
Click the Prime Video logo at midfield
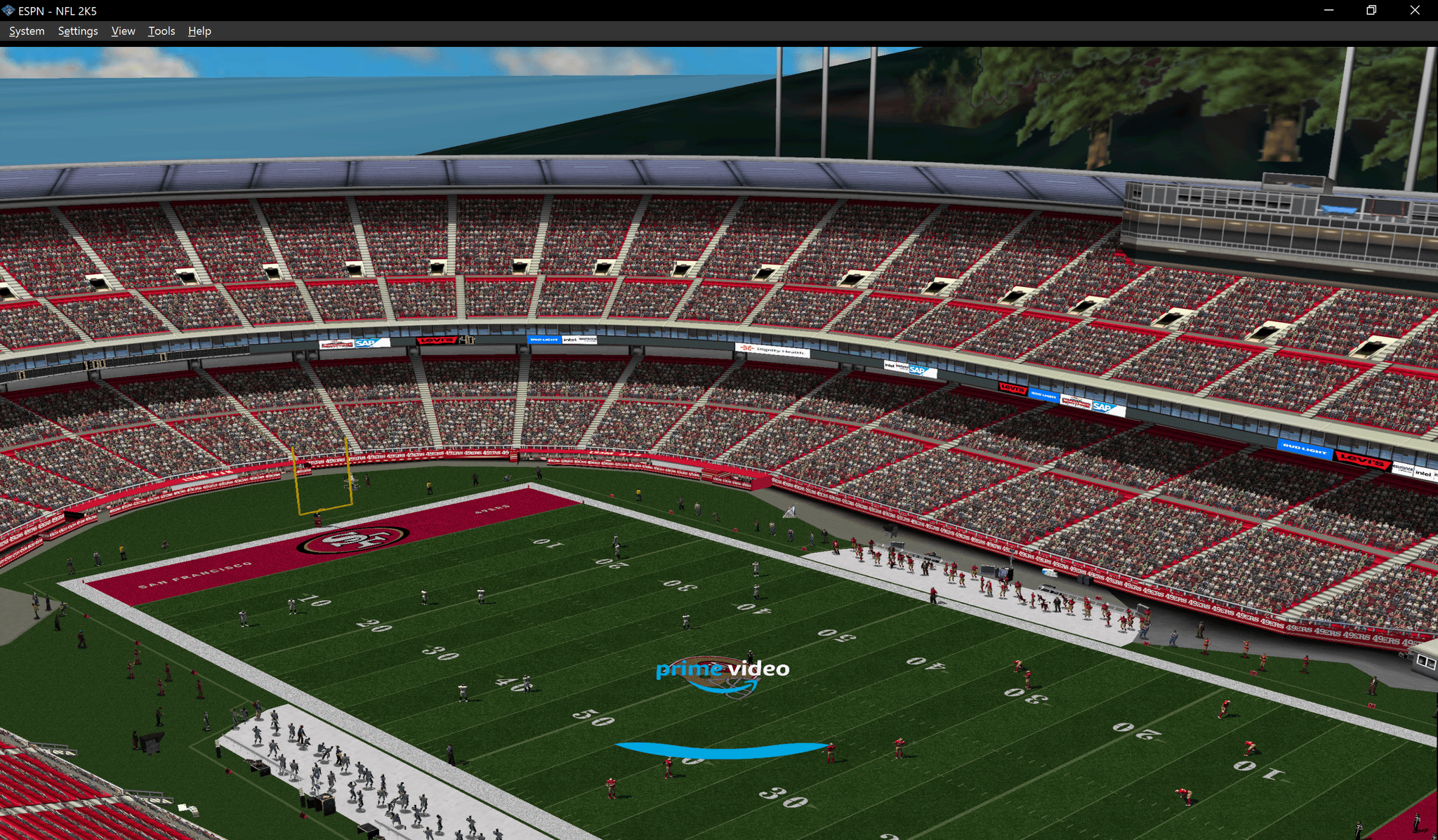[722, 670]
